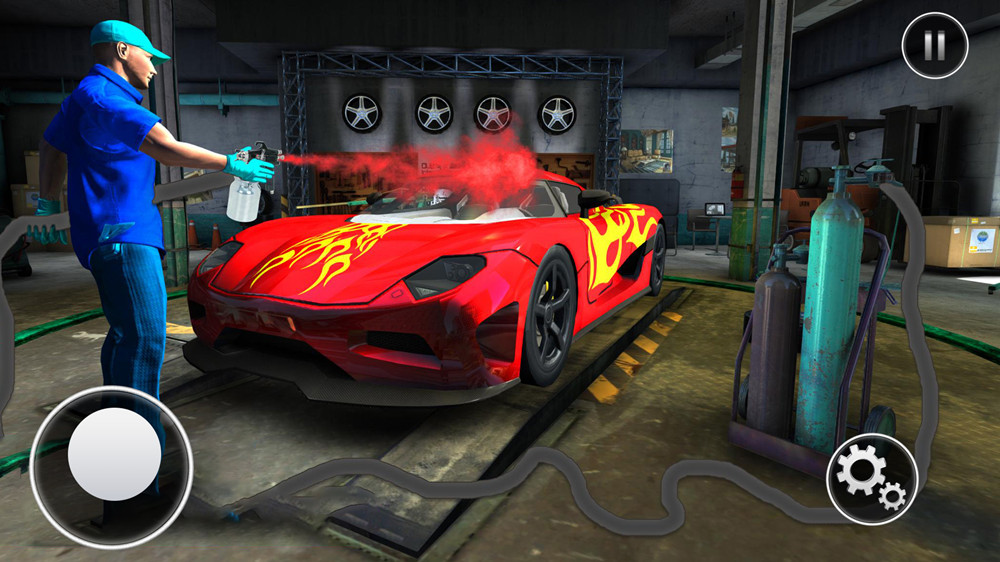Tap the virtual joystick thumb pad
Viewport: 1000px width, 562px height.
coord(114,453)
